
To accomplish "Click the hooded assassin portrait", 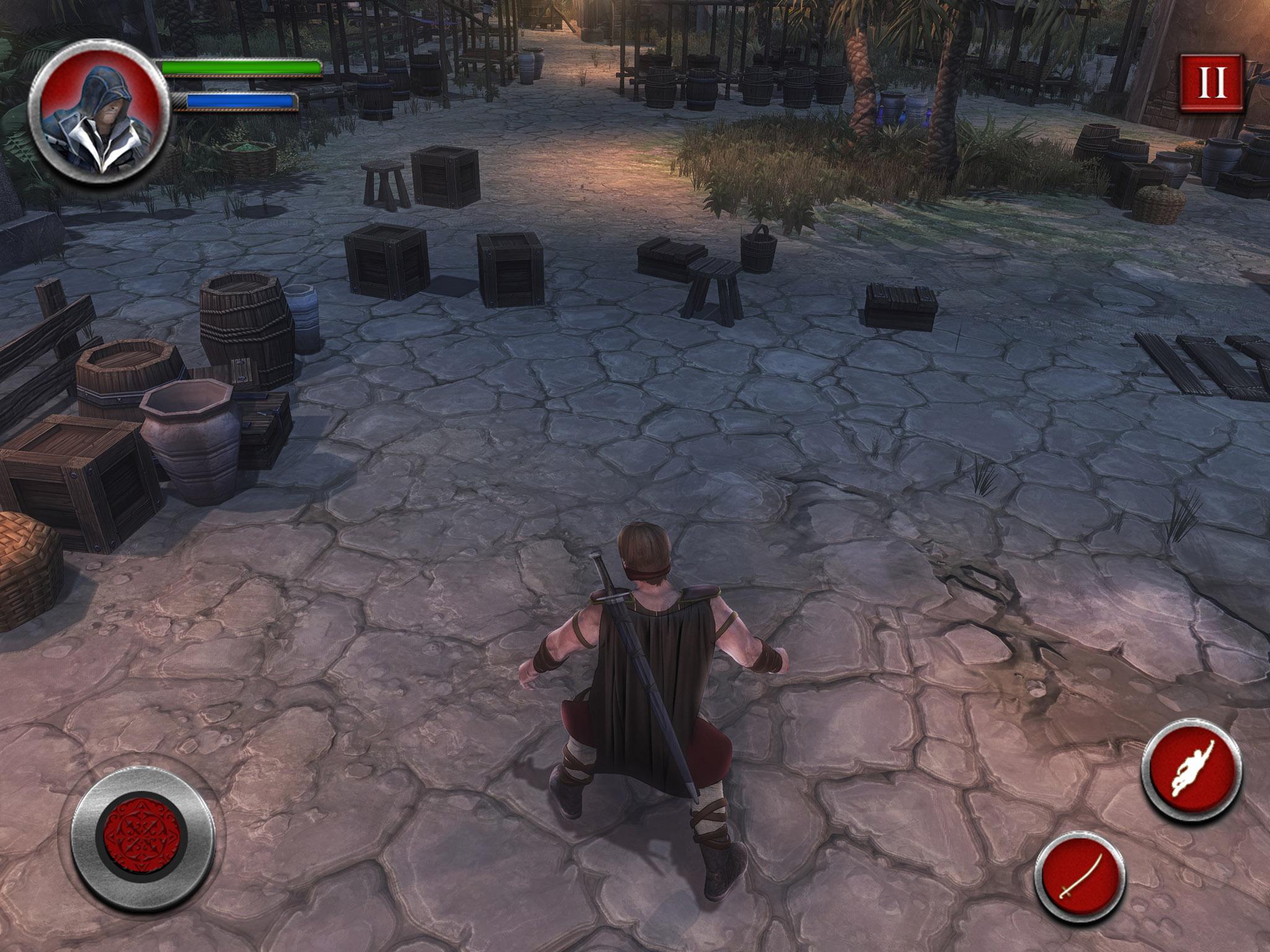I will click(99, 115).
